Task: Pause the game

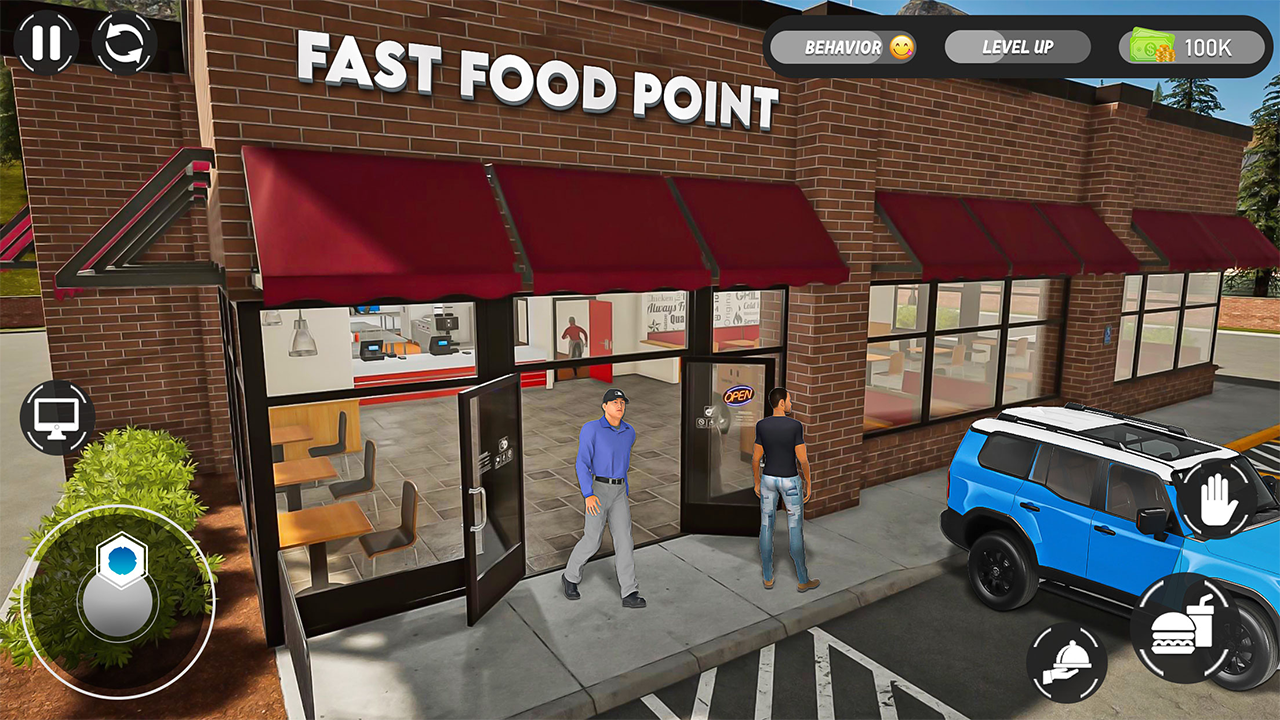Action: [x=44, y=44]
